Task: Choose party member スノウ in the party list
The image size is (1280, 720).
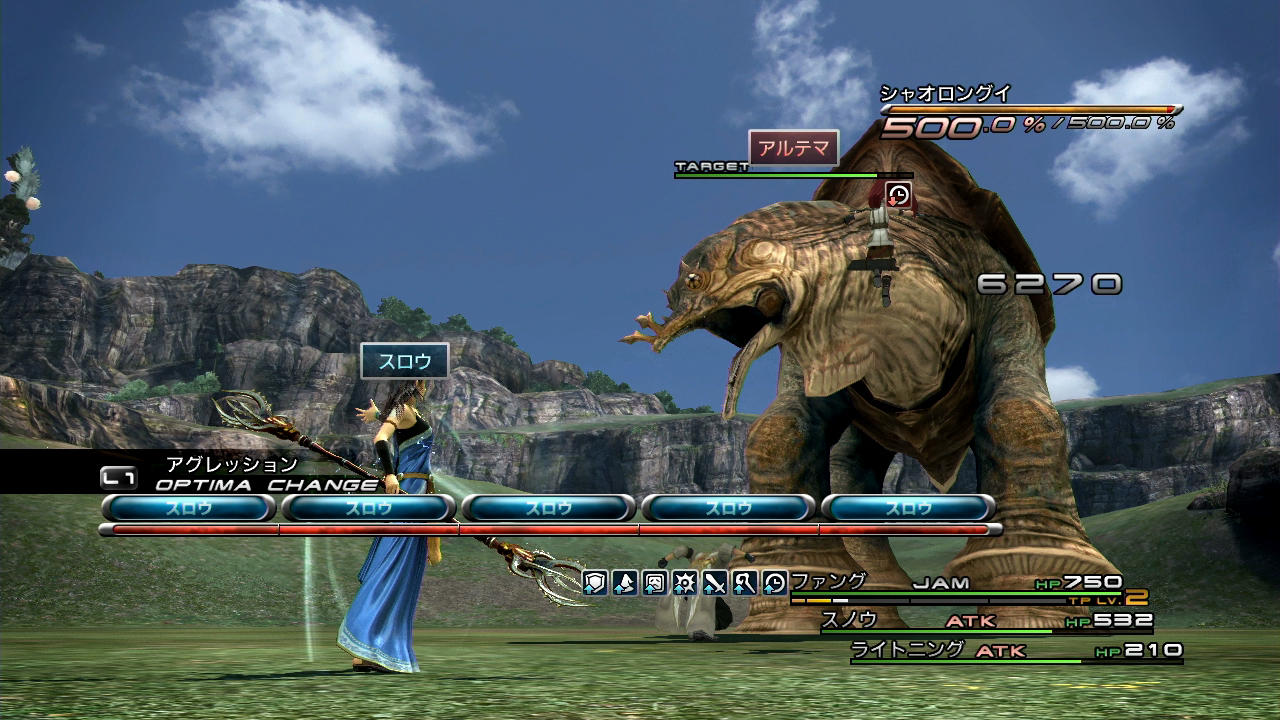Action: click(x=849, y=620)
